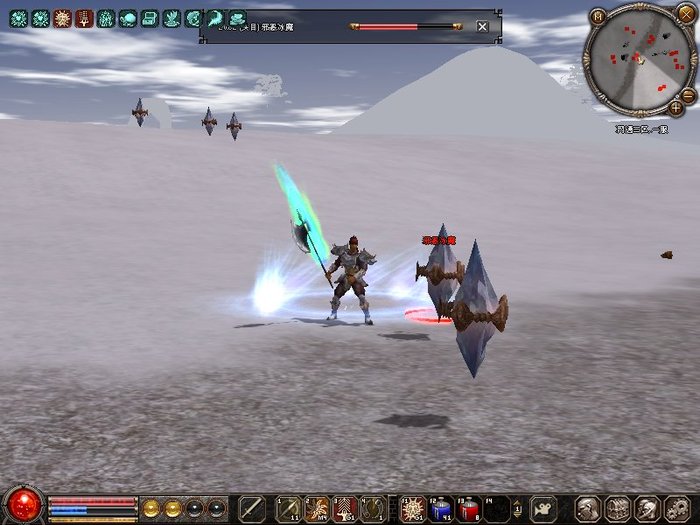
Task: Click the teapot-shaped hotbar icon
Action: 543,508
